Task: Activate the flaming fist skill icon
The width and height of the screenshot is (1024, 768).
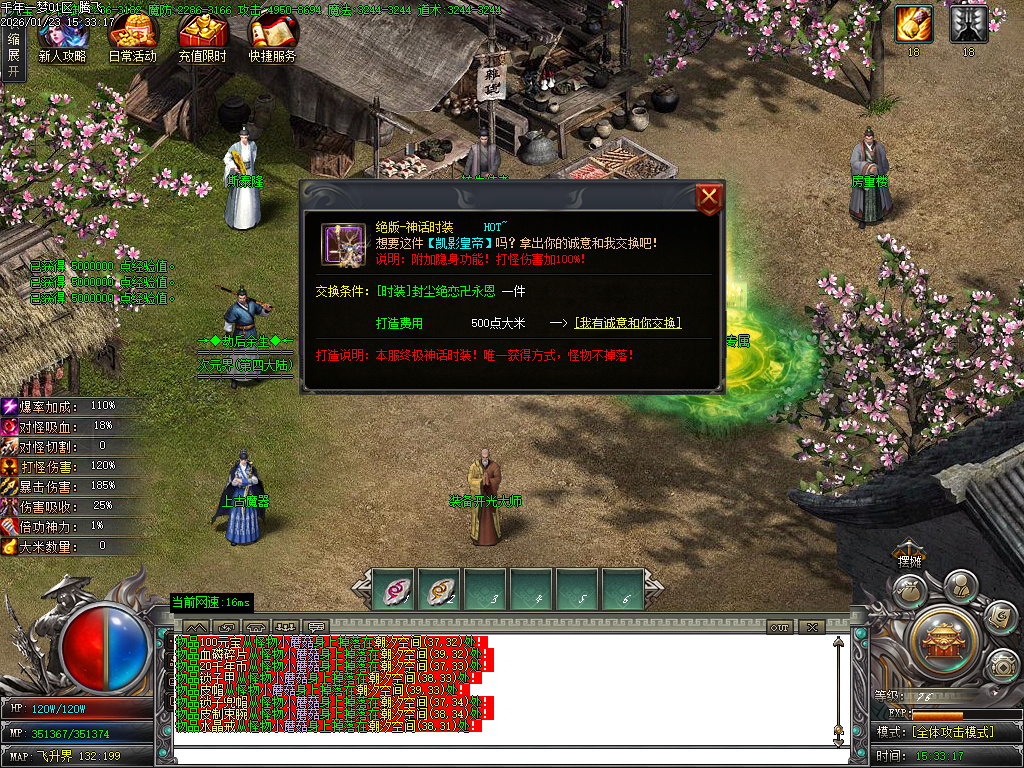Action: click(913, 24)
